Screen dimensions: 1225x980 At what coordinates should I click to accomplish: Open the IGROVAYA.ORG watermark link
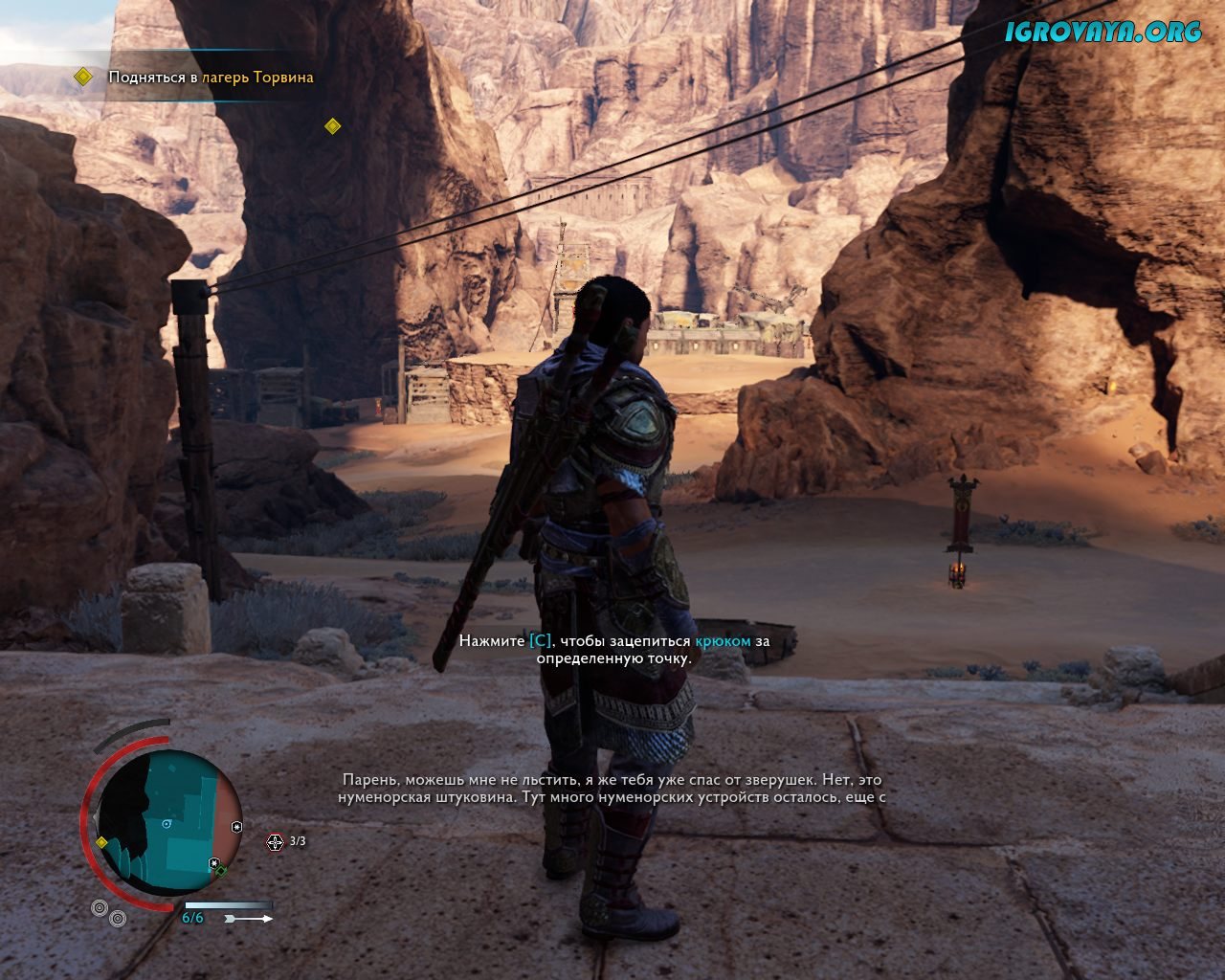tap(1102, 32)
